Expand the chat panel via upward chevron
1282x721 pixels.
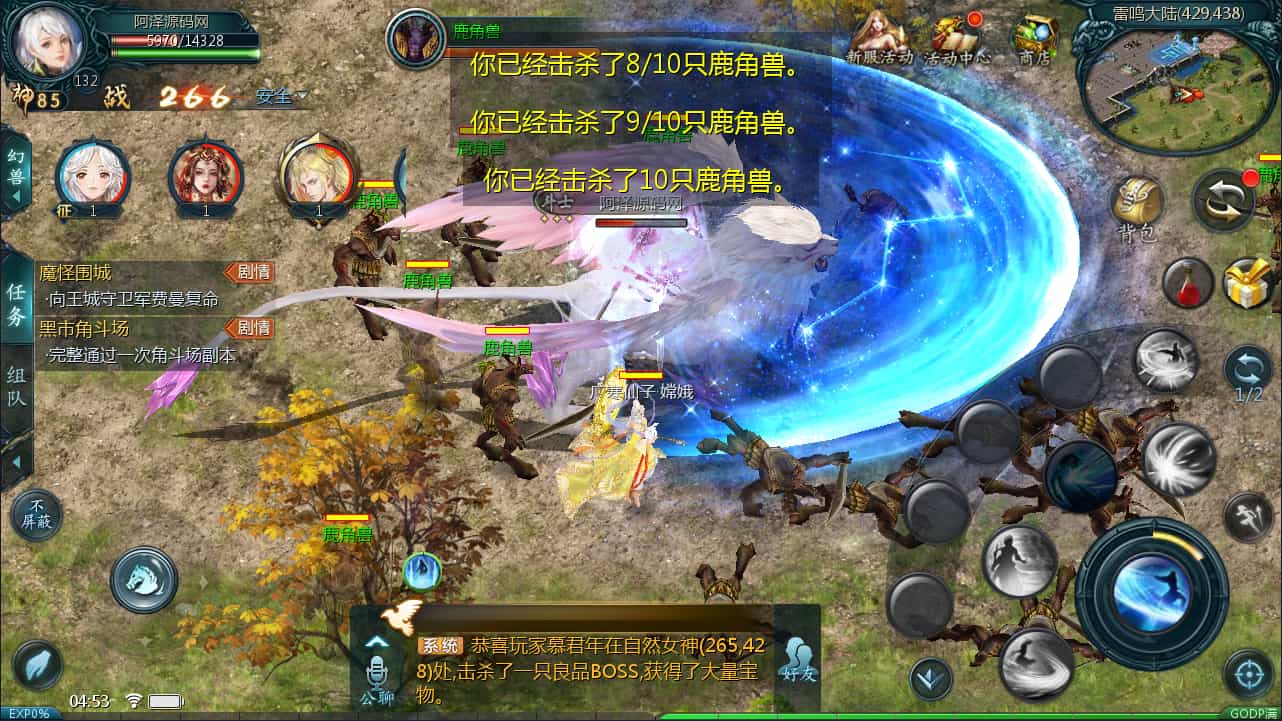(378, 640)
